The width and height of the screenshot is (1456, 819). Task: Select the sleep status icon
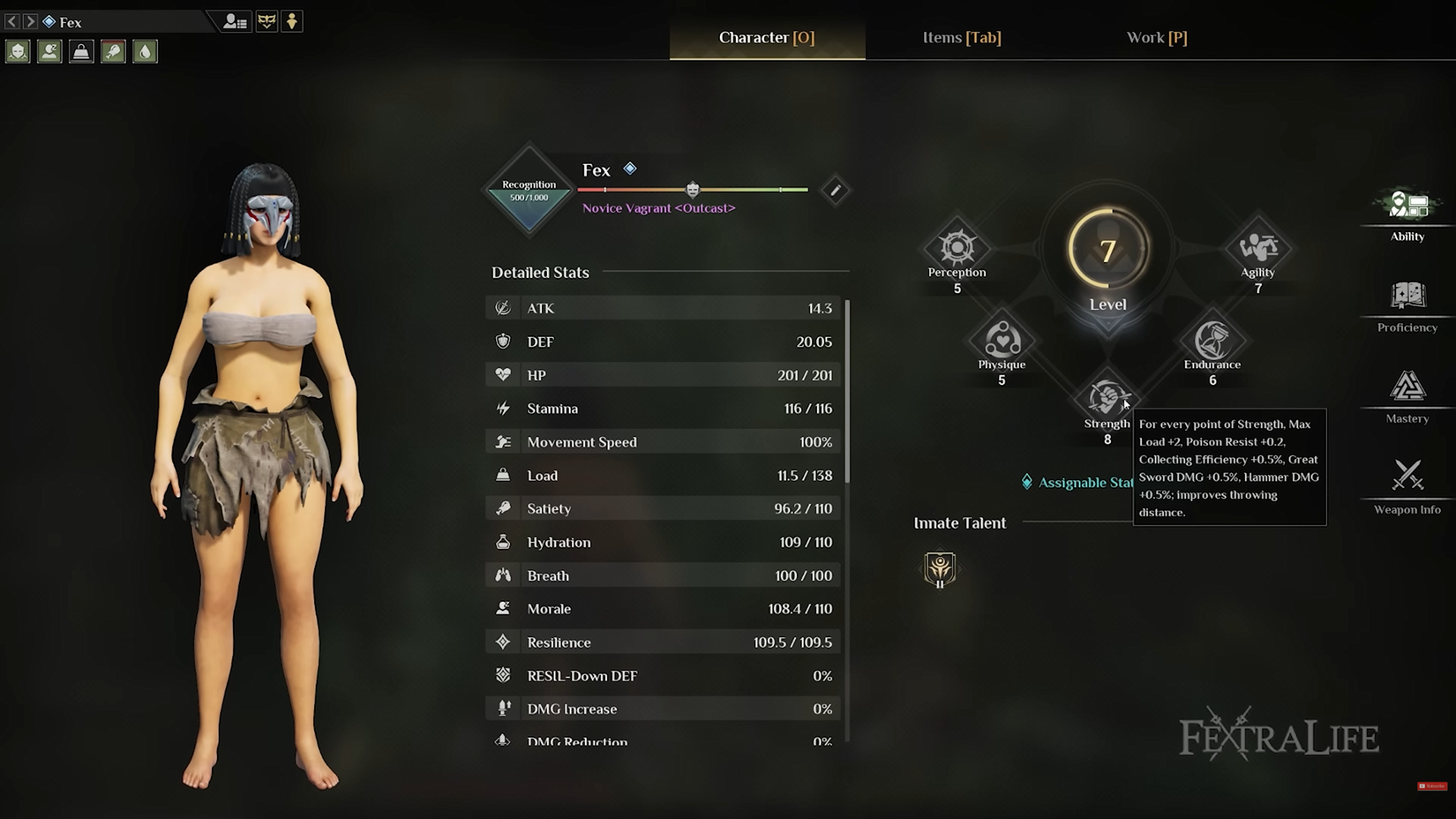(49, 50)
